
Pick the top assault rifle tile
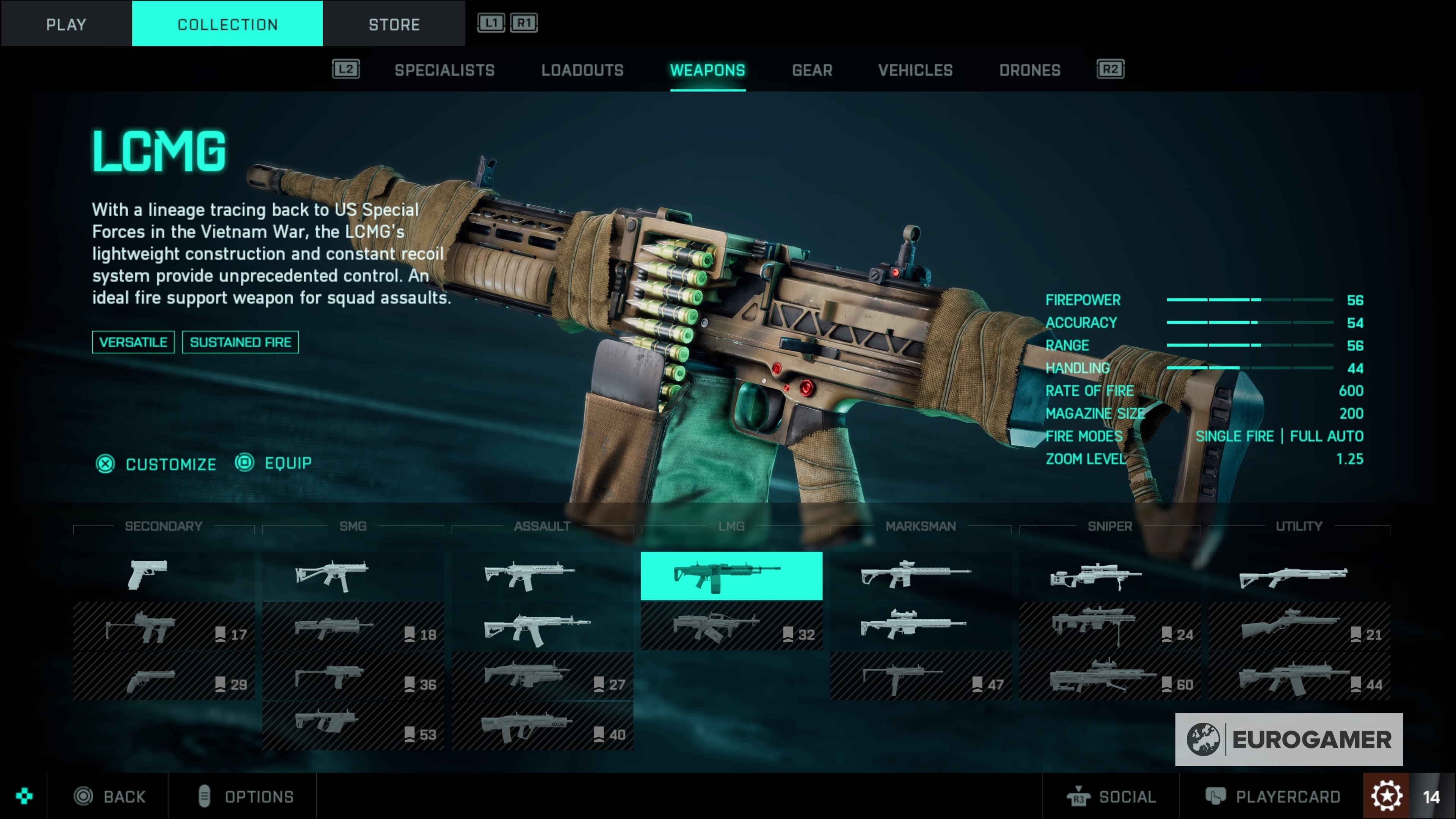coord(541,576)
